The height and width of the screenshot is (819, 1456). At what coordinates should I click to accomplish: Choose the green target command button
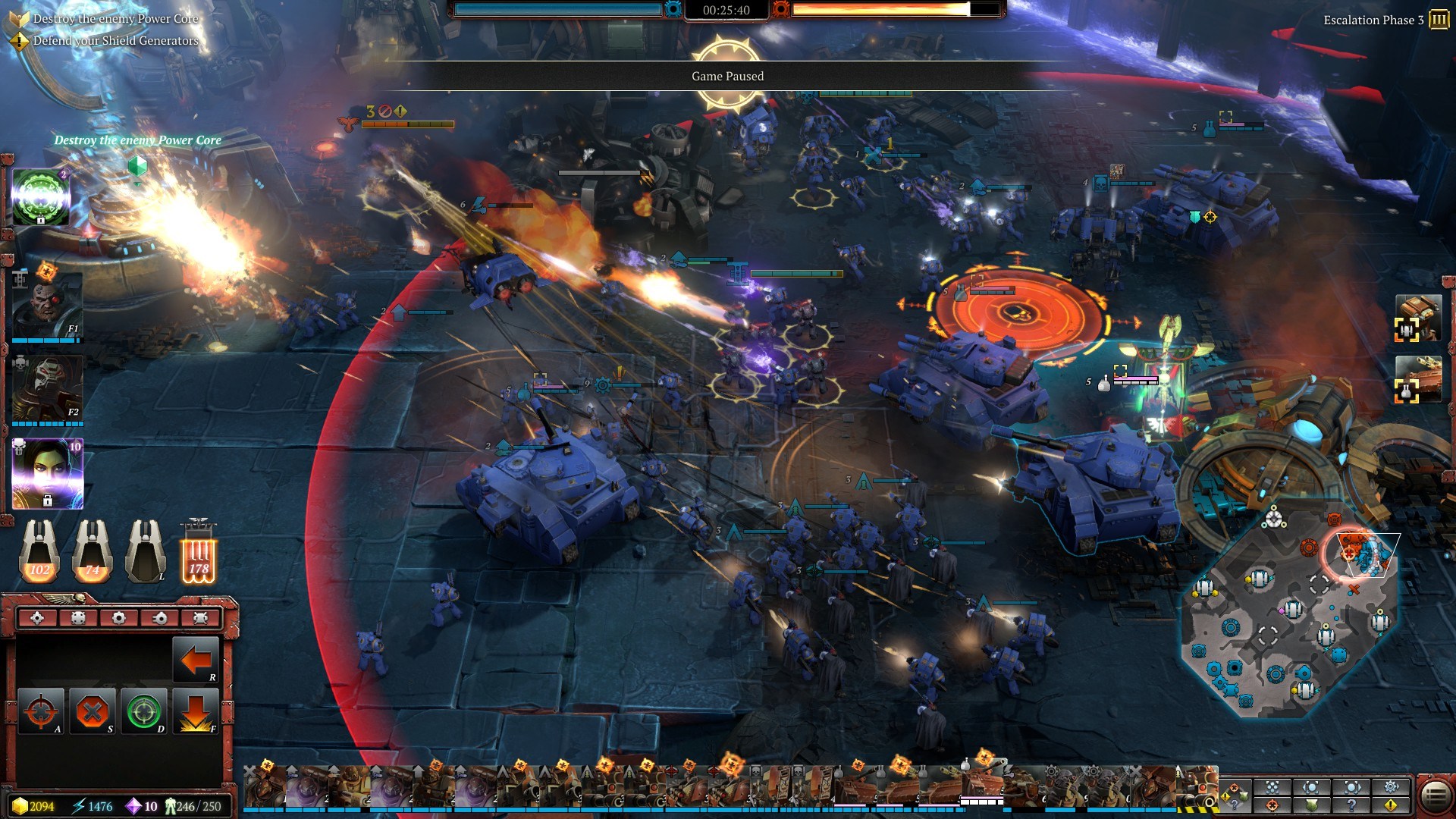[143, 711]
